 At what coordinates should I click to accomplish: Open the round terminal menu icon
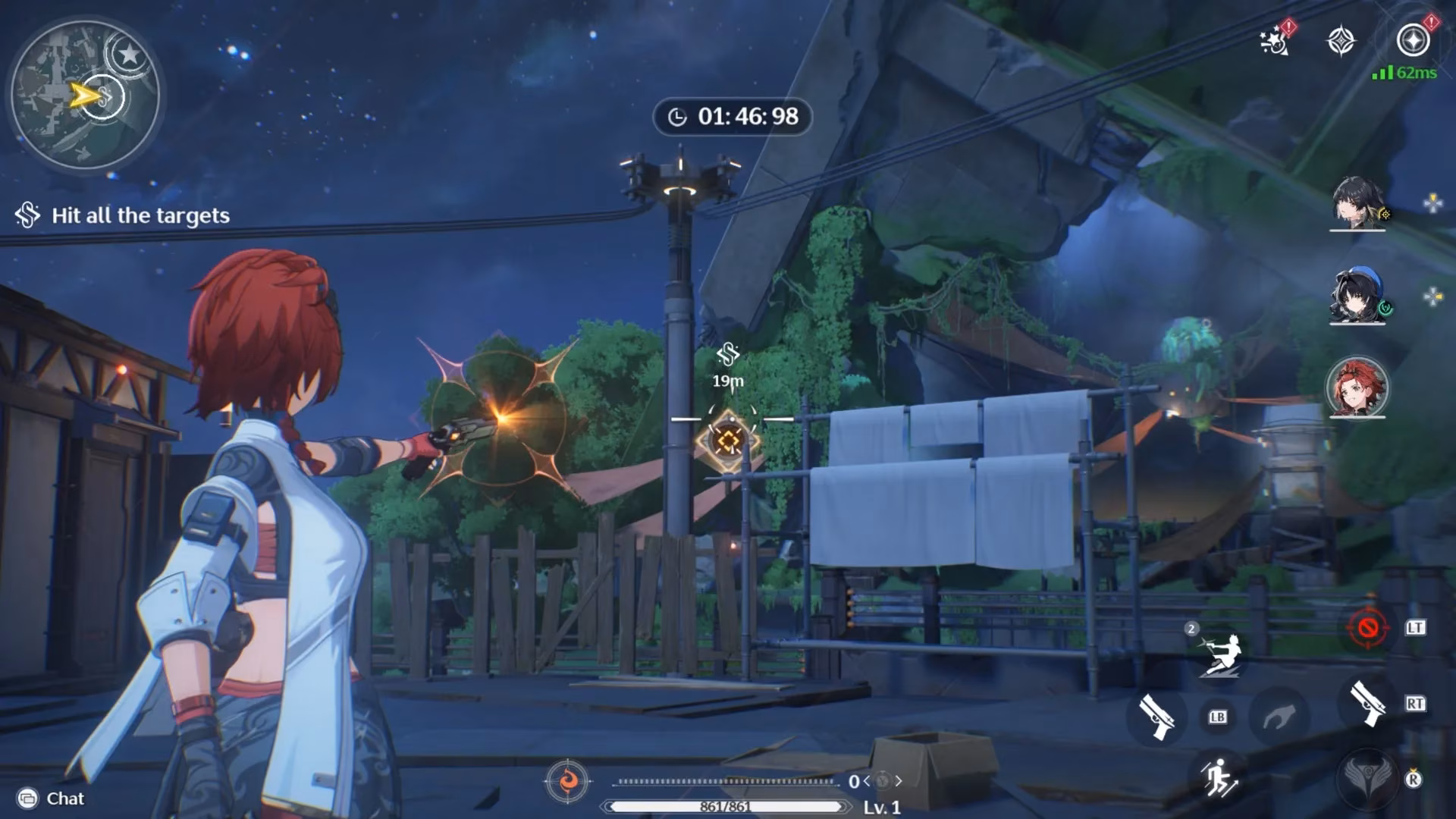pos(1413,40)
